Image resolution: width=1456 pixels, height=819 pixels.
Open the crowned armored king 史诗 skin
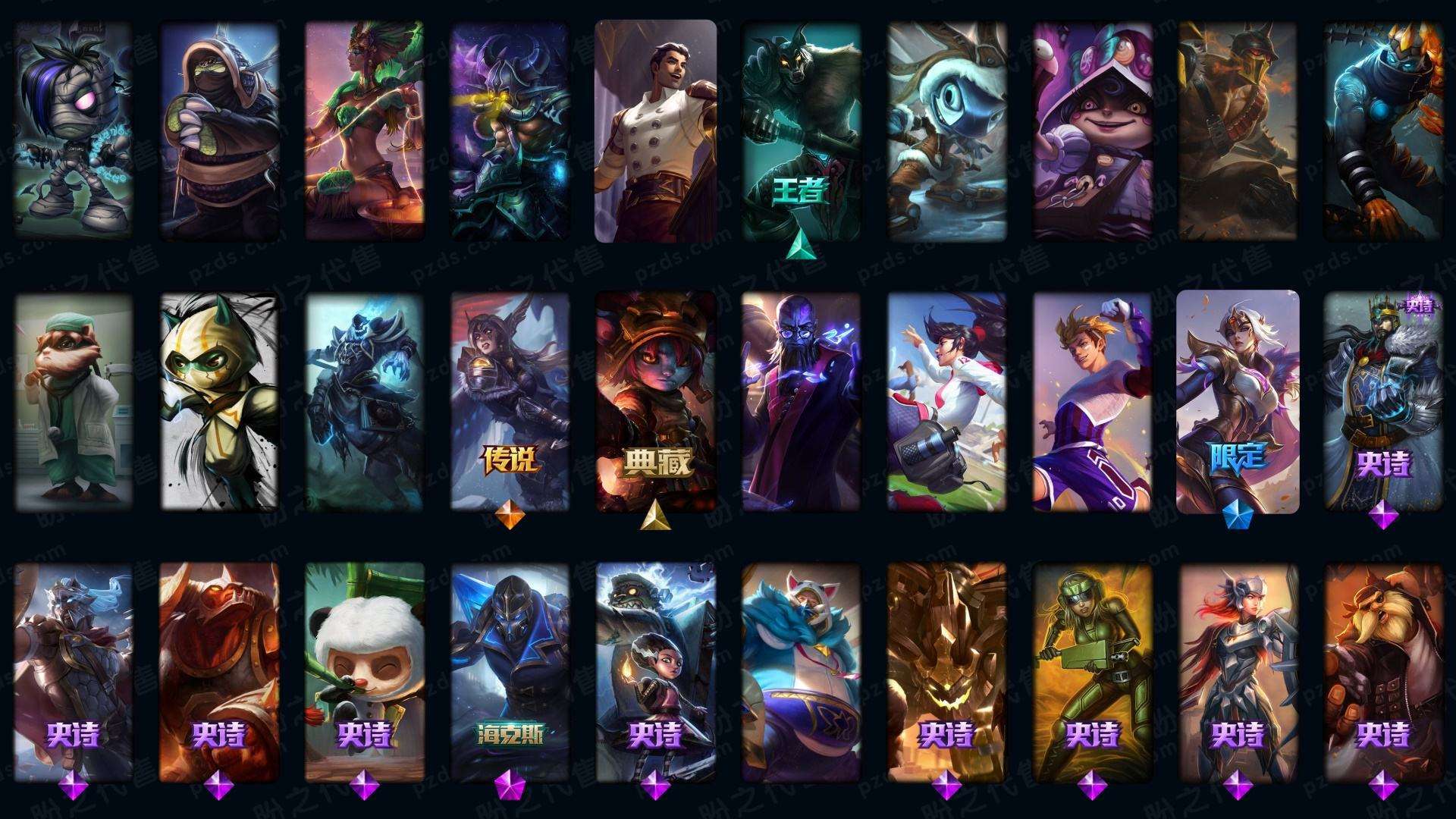tap(1383, 402)
